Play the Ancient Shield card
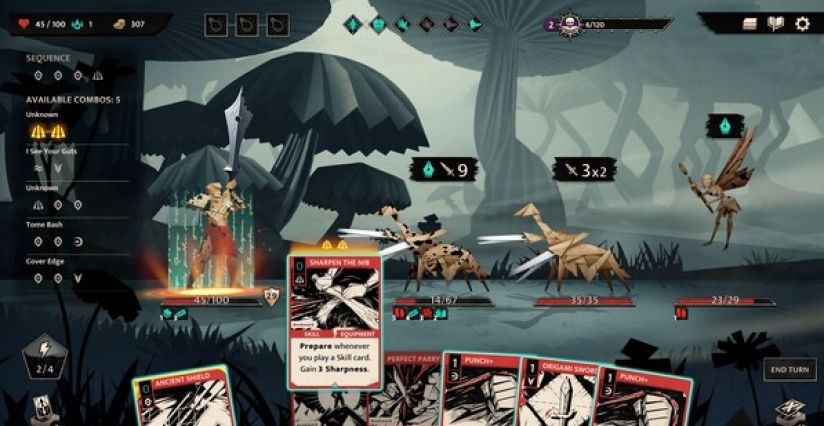The width and height of the screenshot is (824, 426). (x=186, y=400)
